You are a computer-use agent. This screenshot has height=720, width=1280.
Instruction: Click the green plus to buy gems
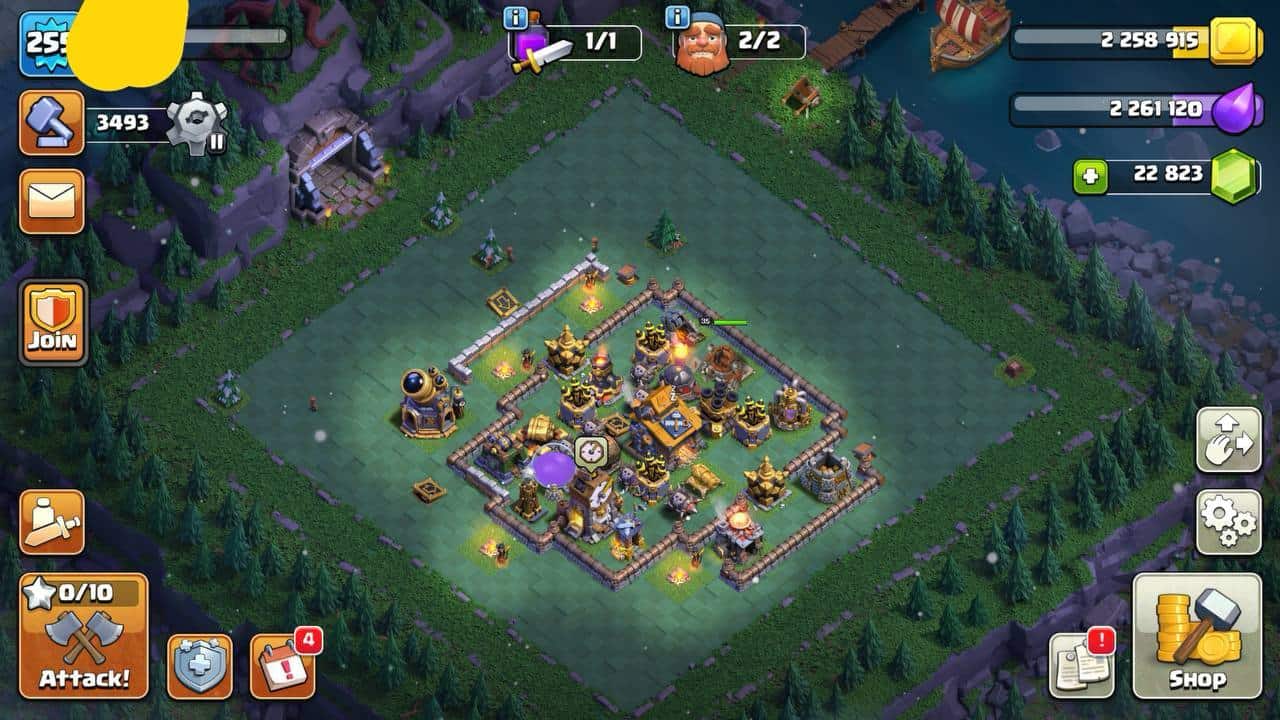click(1091, 177)
